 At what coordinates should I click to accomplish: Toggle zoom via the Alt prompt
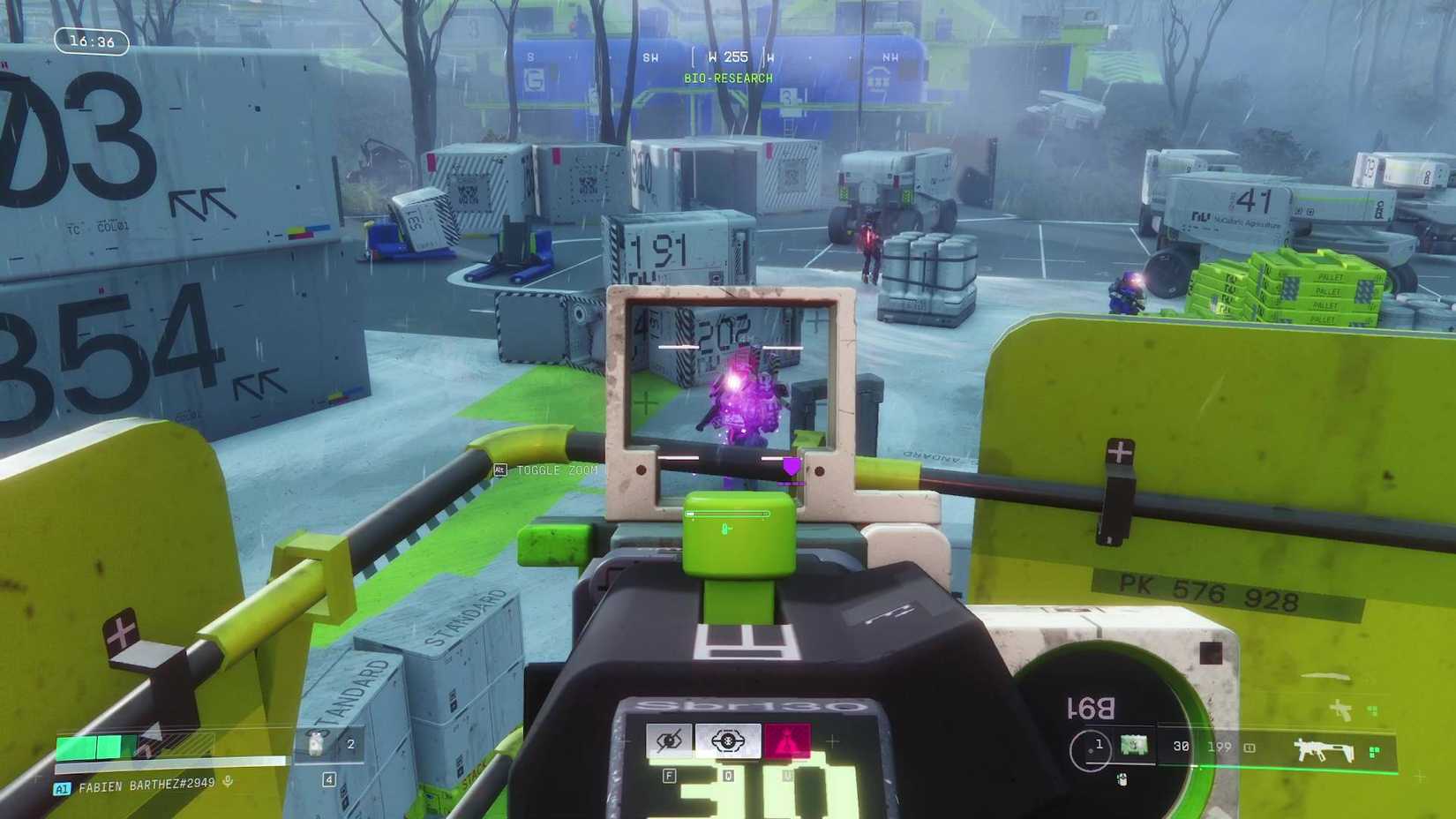[x=545, y=470]
